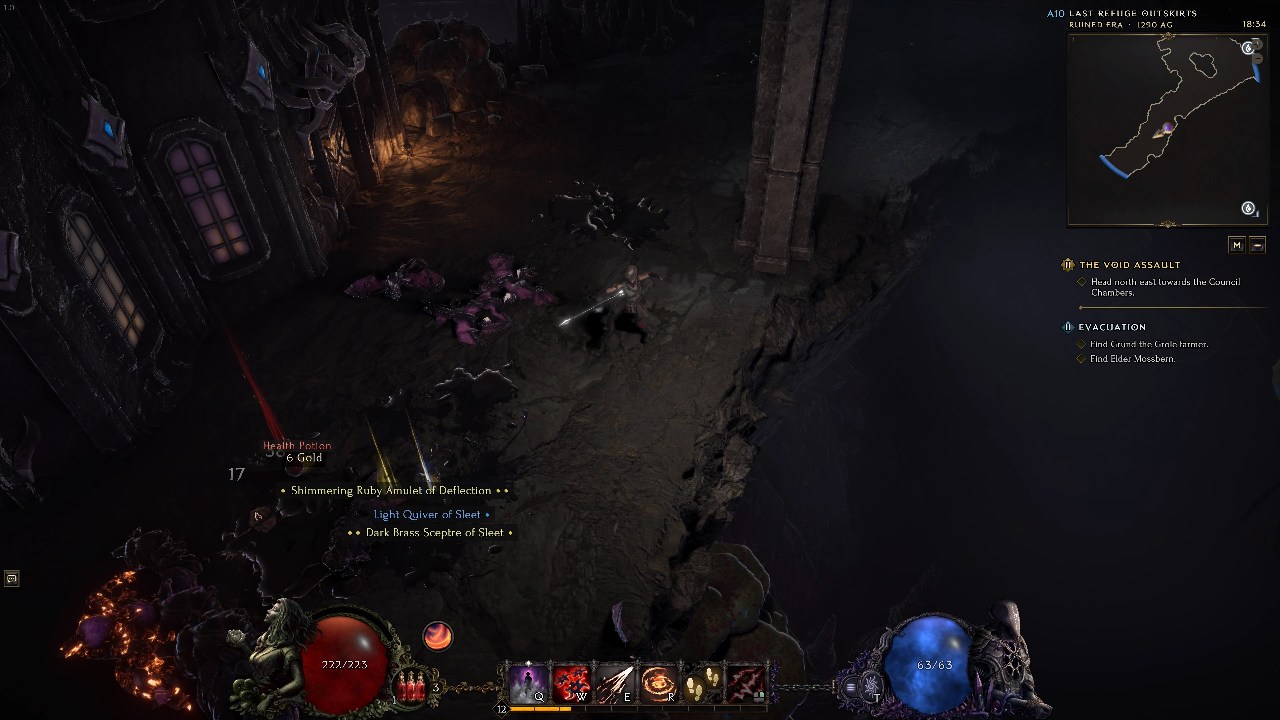This screenshot has width=1280, height=720.
Task: Pick up the Light Quiver of Sleet label
Action: [x=427, y=514]
